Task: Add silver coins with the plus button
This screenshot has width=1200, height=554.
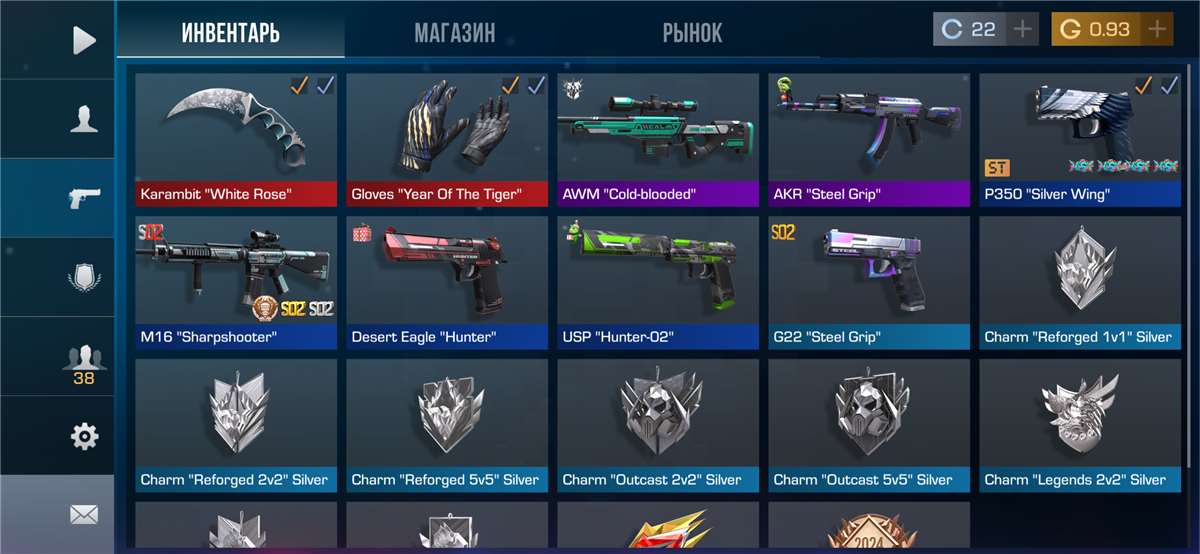Action: [x=1022, y=30]
